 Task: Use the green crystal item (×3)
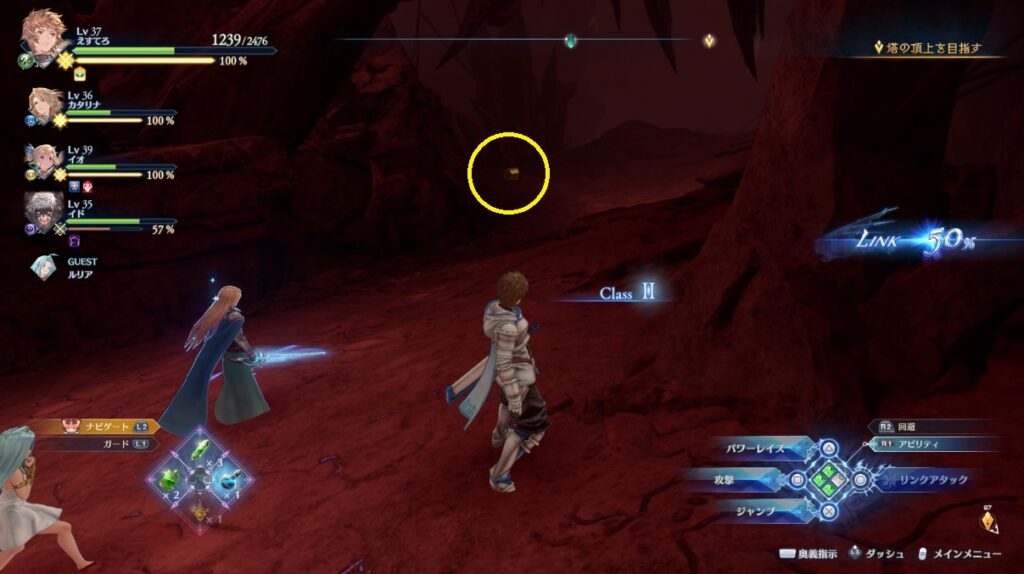201,449
